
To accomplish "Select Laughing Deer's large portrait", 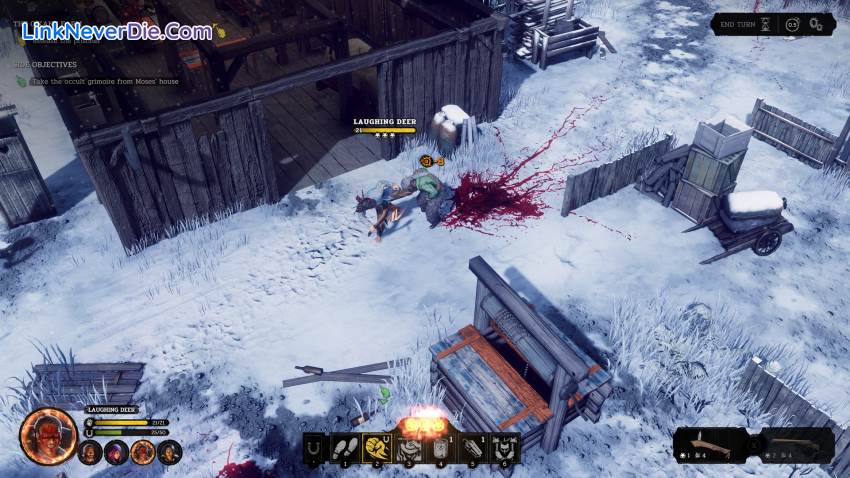I will 48,436.
